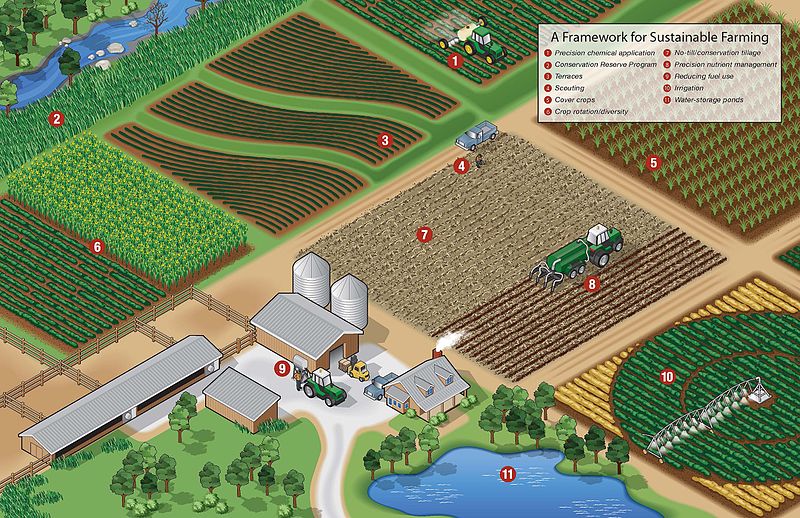The height and width of the screenshot is (518, 800).
Task: Choose map marker 7 on the tilled field
Action: (424, 235)
